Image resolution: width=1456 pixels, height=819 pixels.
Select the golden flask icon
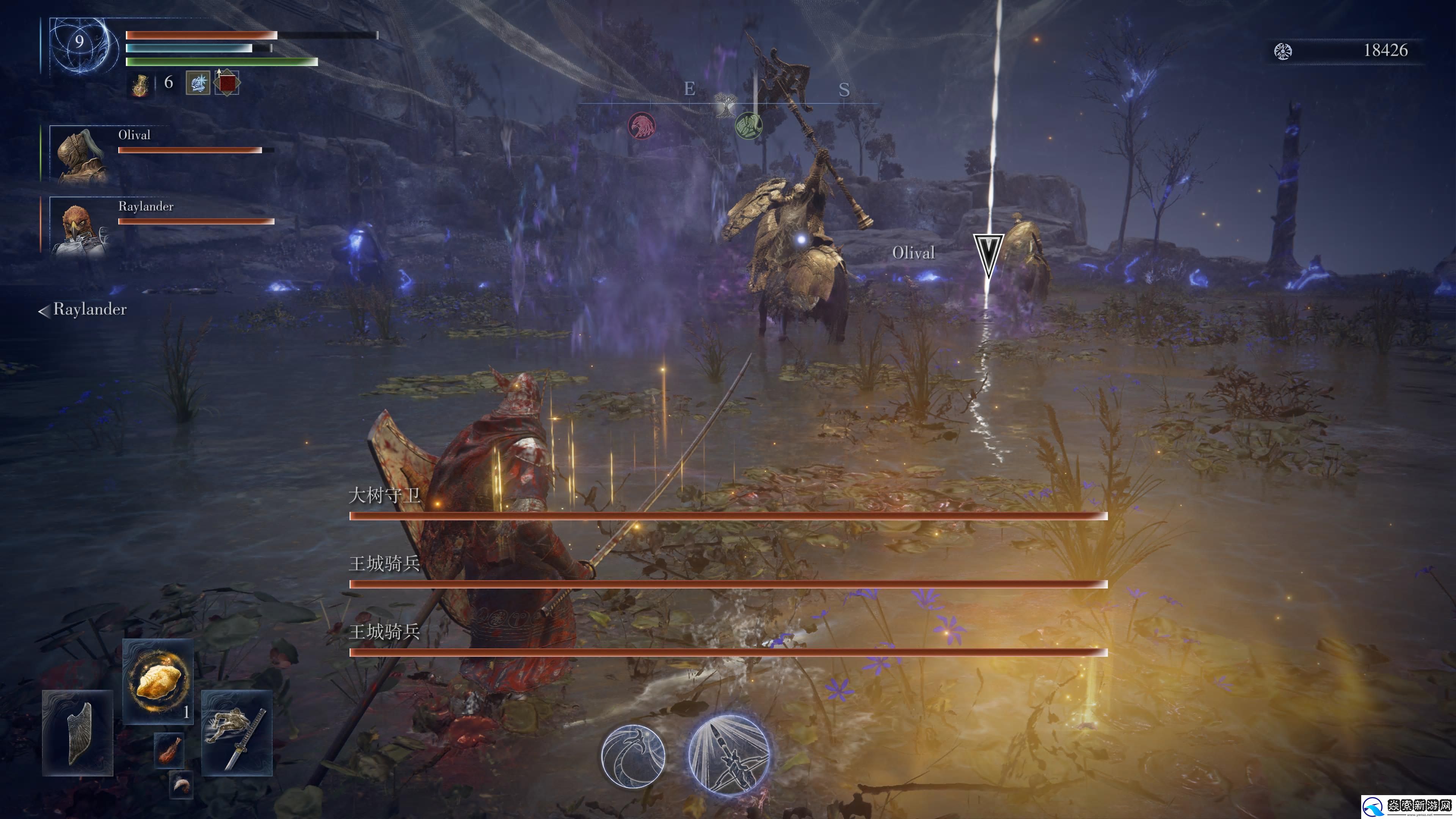[140, 85]
